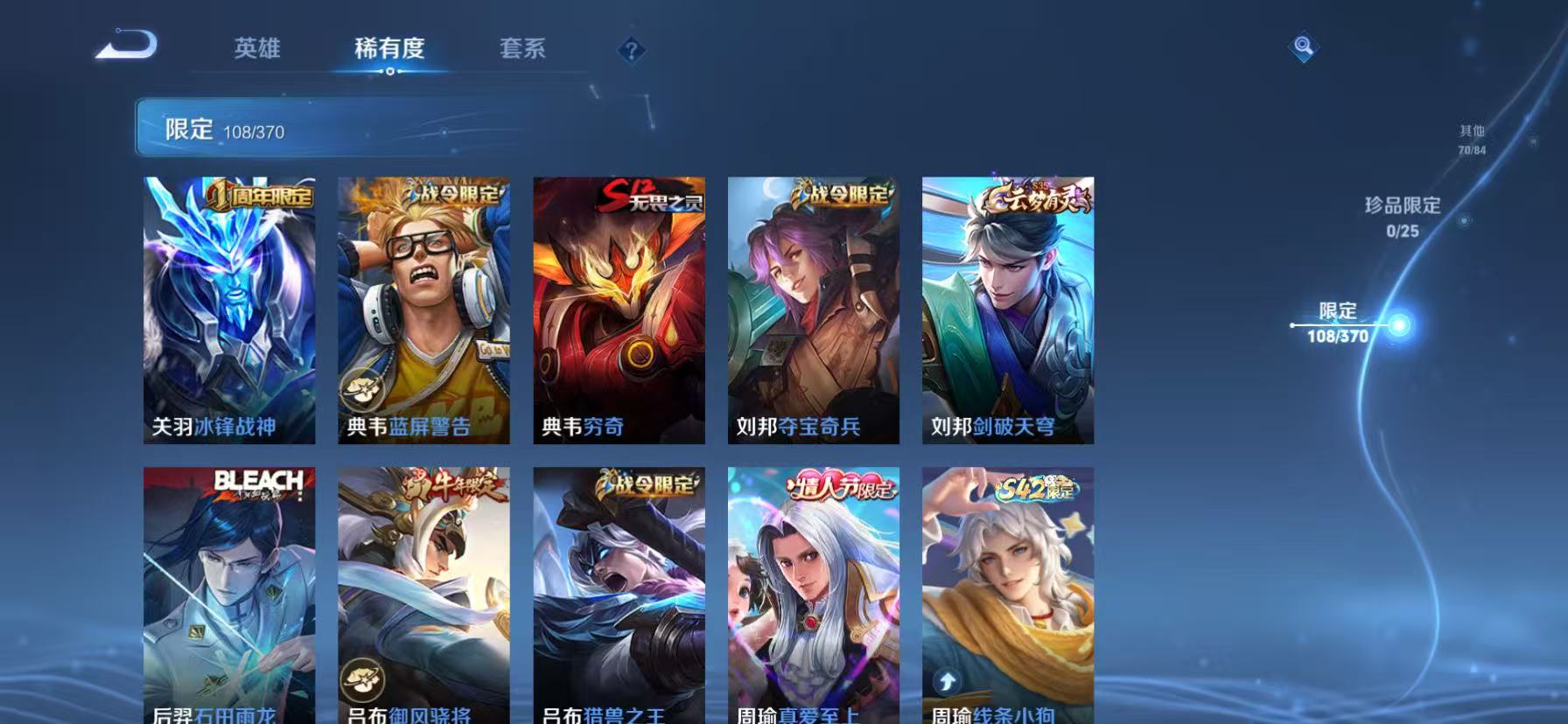This screenshot has height=724, width=1568.
Task: Click the timeline progress line near 限定
Action: (x=1339, y=324)
